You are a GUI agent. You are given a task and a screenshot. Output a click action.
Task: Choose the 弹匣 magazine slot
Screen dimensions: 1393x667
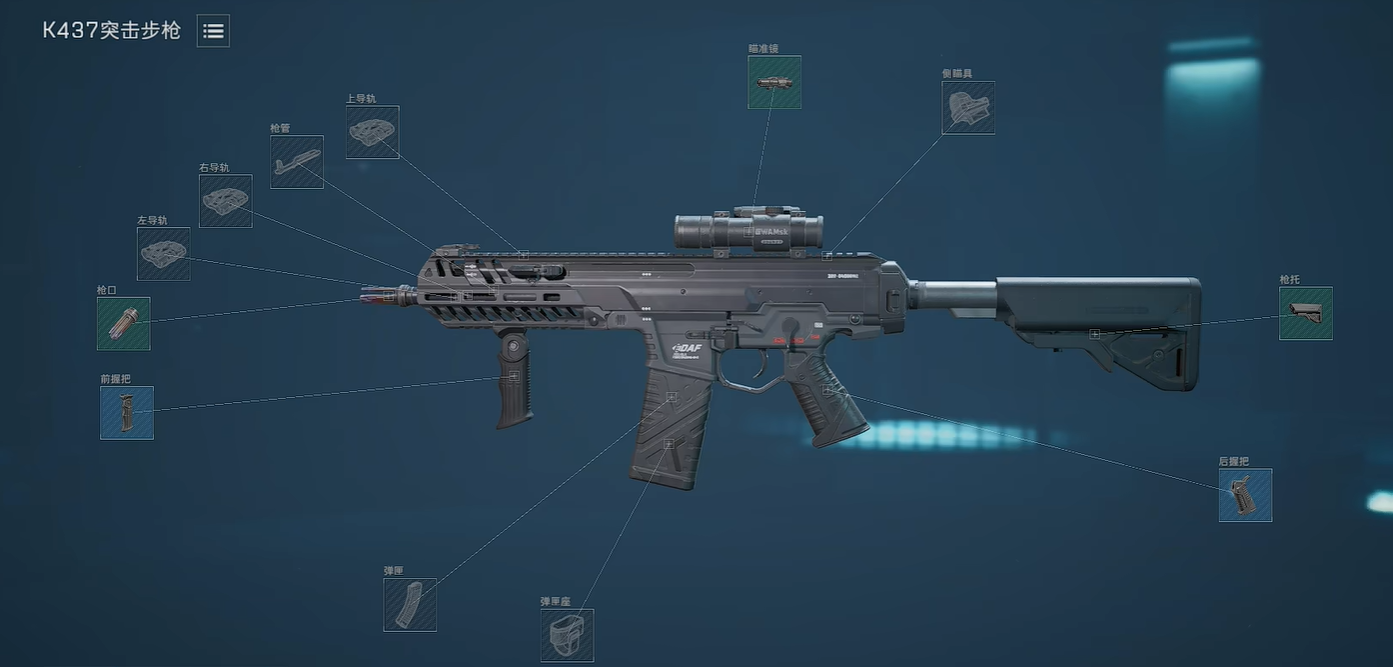(410, 605)
